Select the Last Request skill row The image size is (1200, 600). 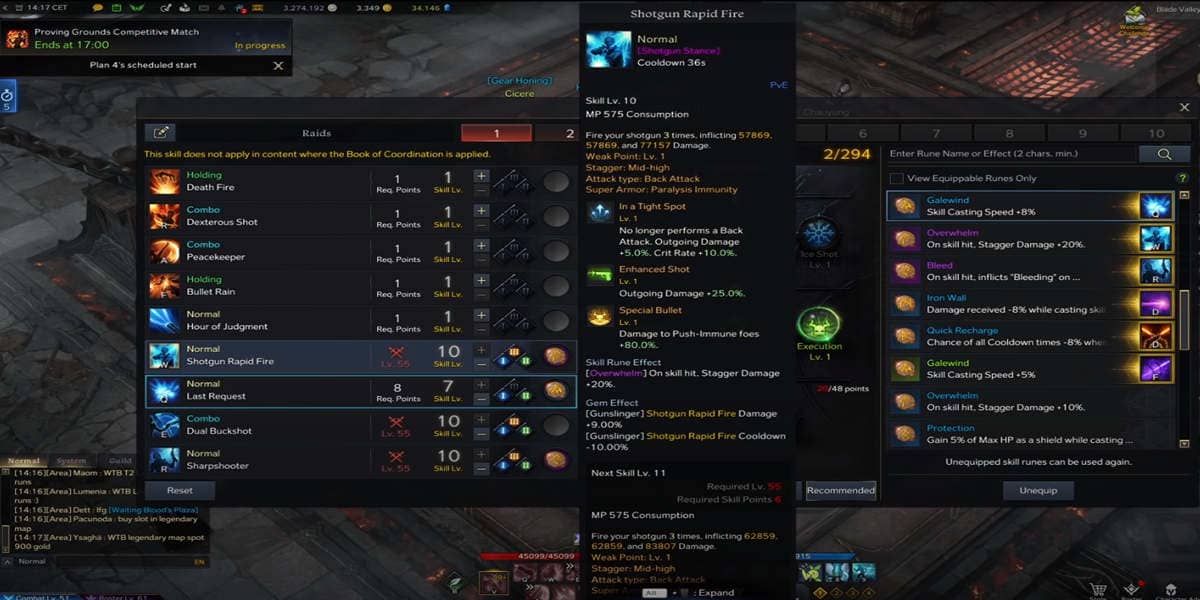260,390
